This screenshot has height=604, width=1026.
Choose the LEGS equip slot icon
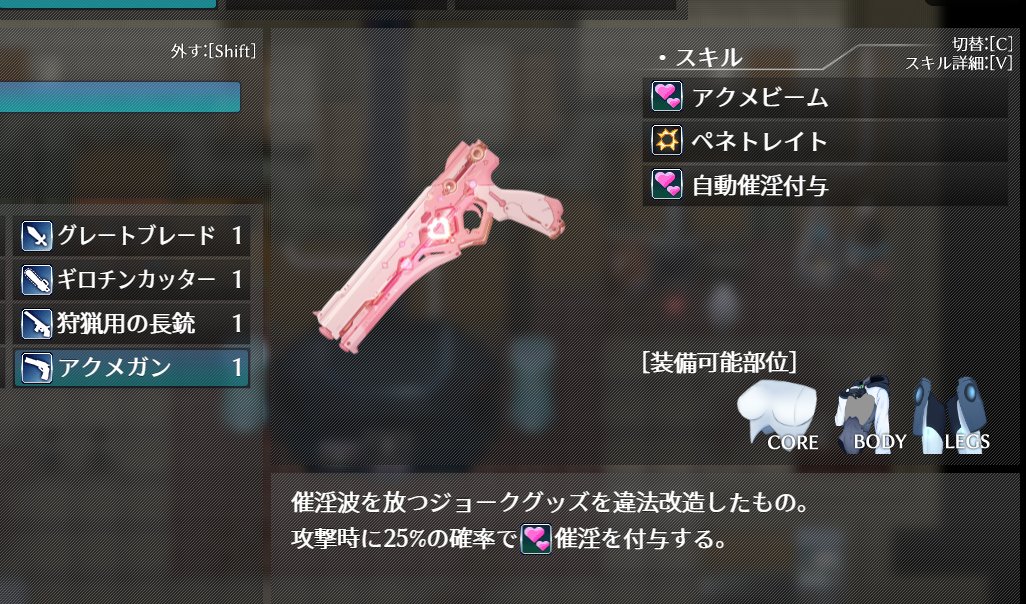tap(951, 415)
